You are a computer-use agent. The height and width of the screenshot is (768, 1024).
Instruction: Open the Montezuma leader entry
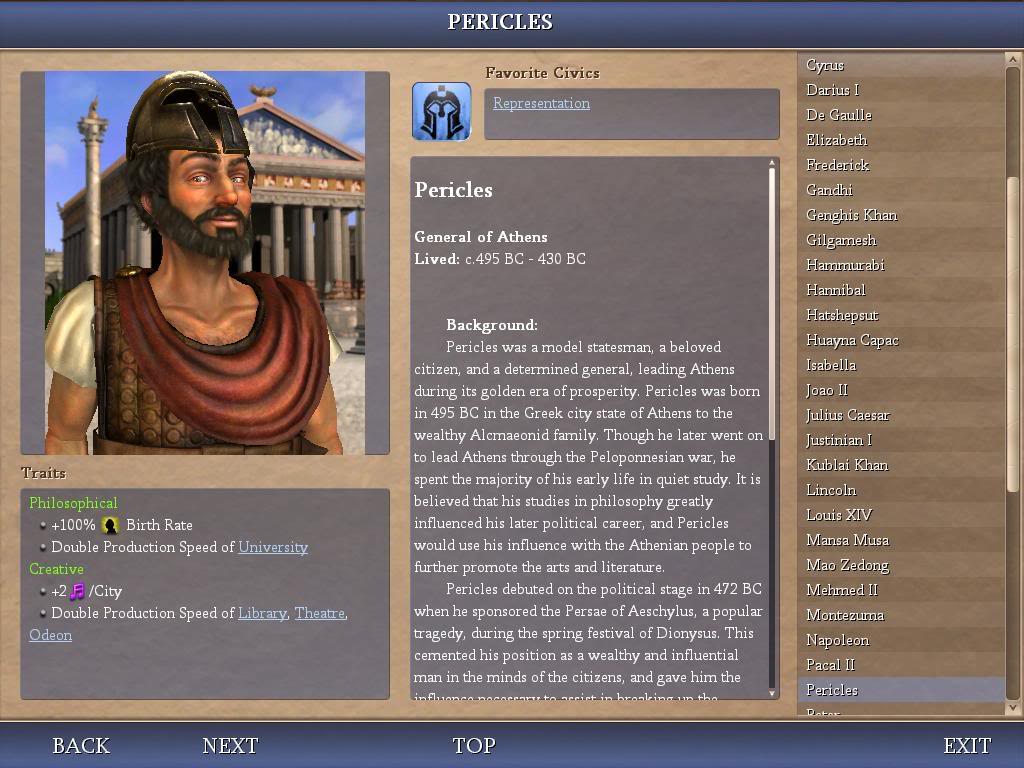844,615
